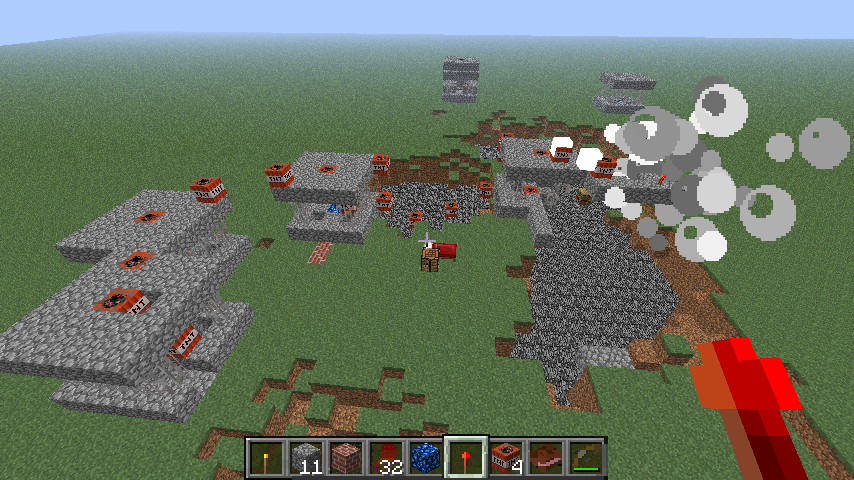Equip the bow from the hotbar
Screen dimensions: 854x480
pyautogui.click(x=586, y=458)
